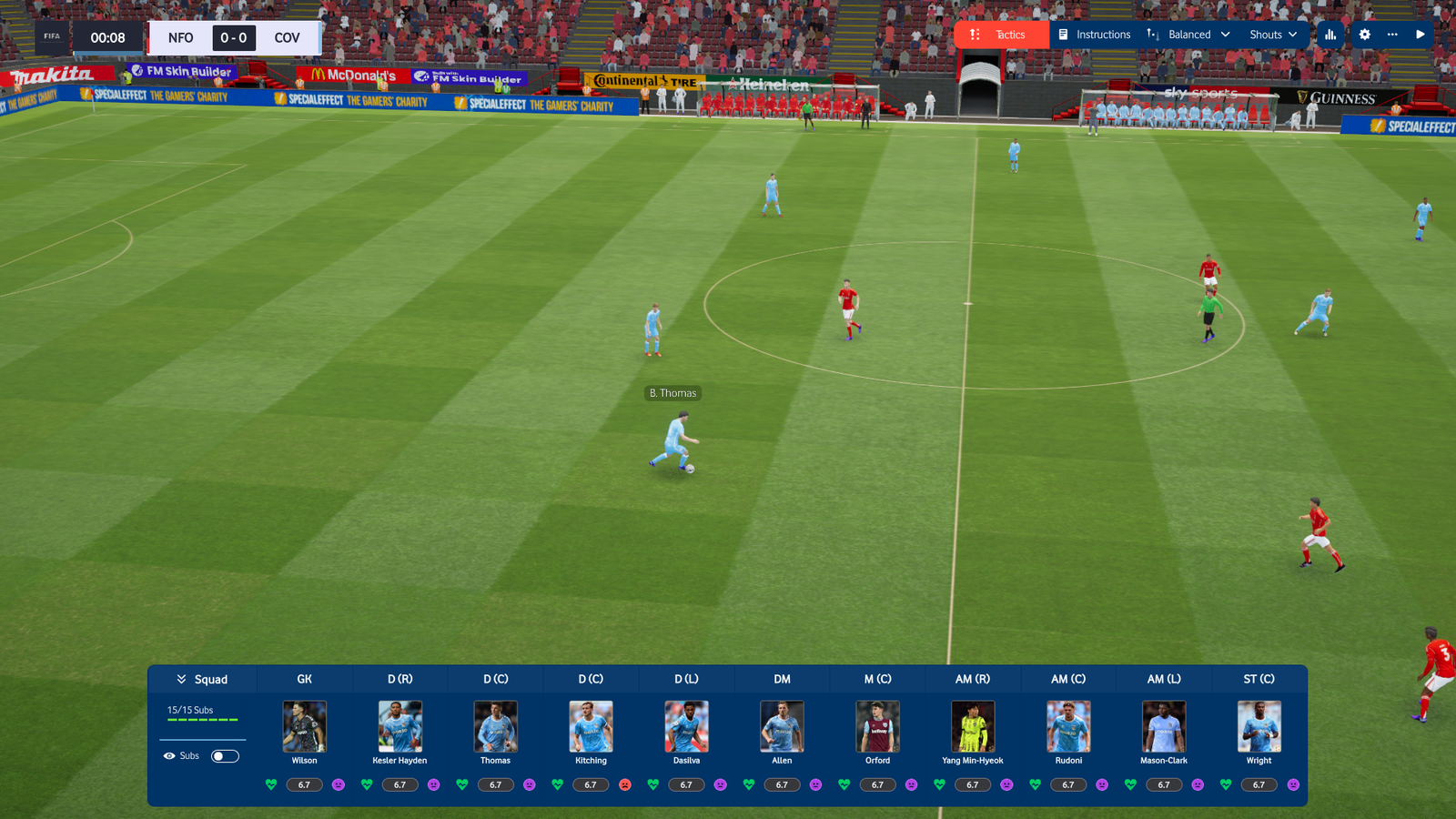Open team Instructions
Screen dimensions: 1456x819
[x=1094, y=35]
